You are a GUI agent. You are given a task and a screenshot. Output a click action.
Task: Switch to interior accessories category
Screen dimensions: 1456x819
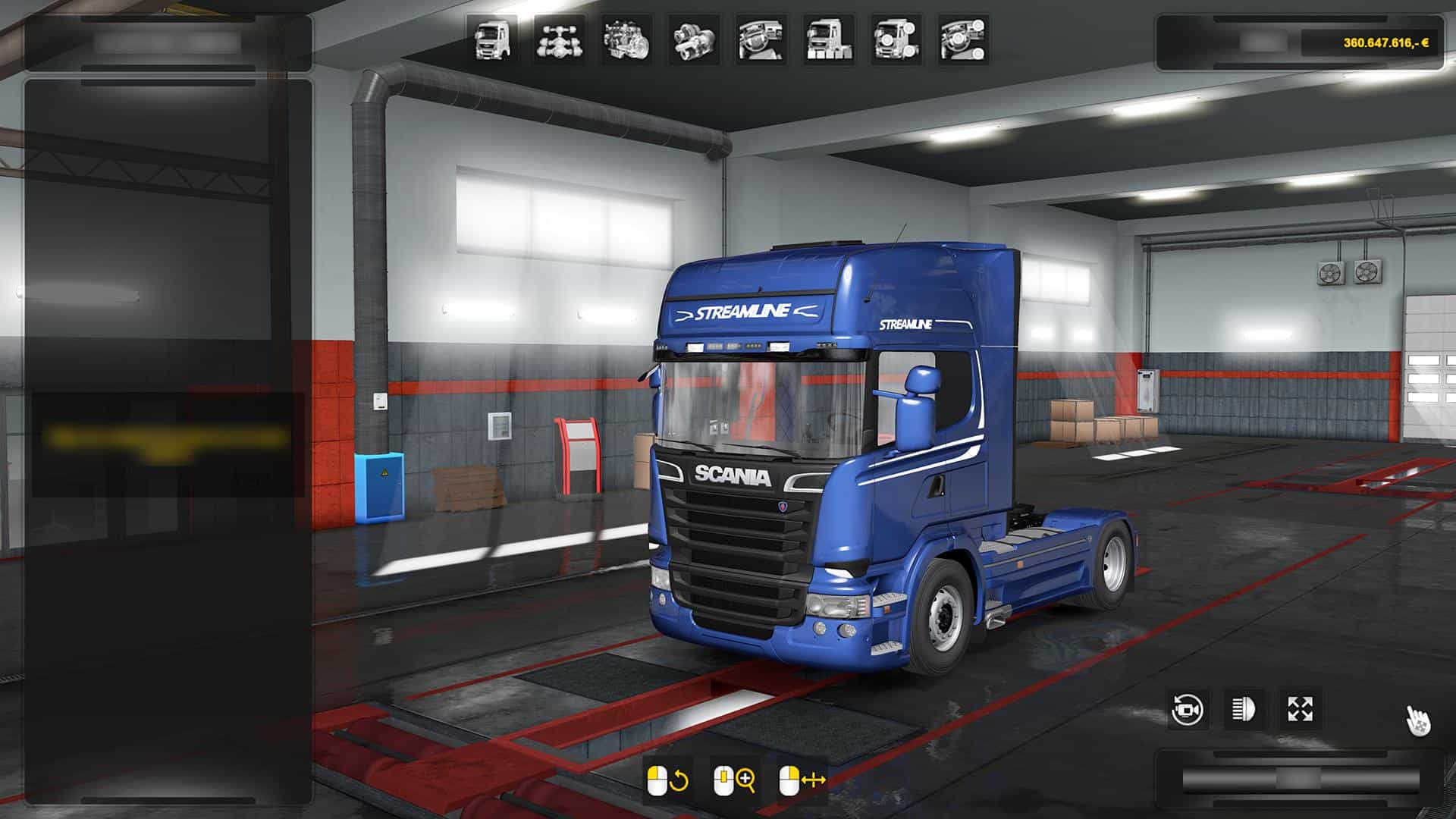coord(963,39)
